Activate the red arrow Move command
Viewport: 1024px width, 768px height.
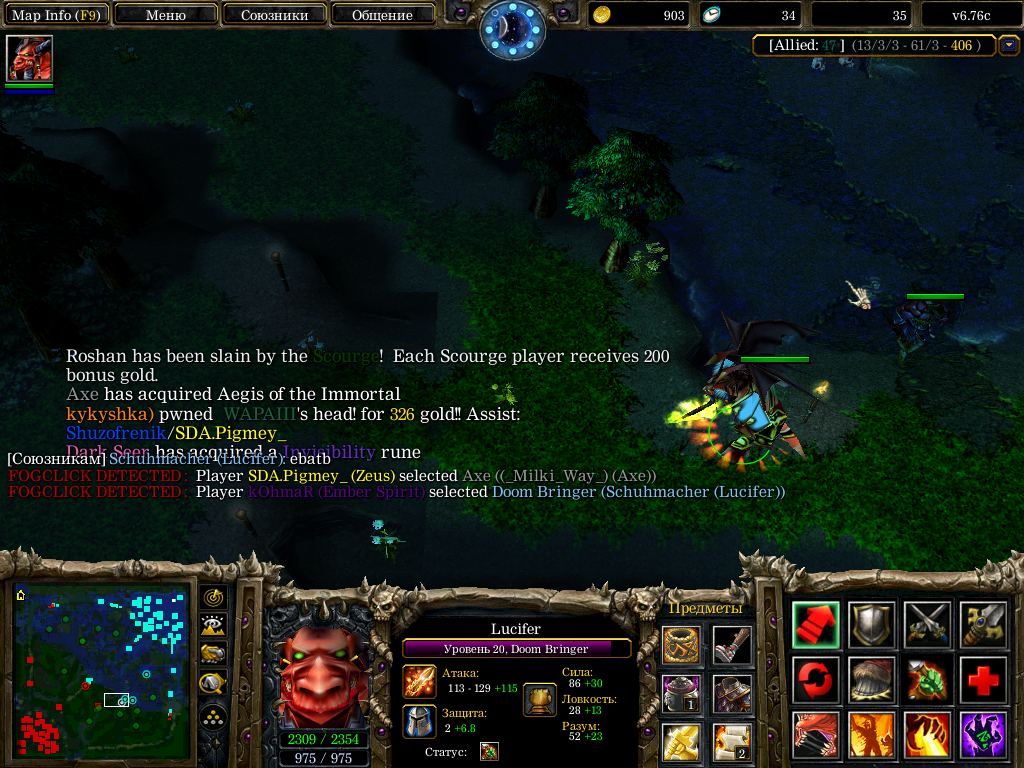pyautogui.click(x=815, y=625)
